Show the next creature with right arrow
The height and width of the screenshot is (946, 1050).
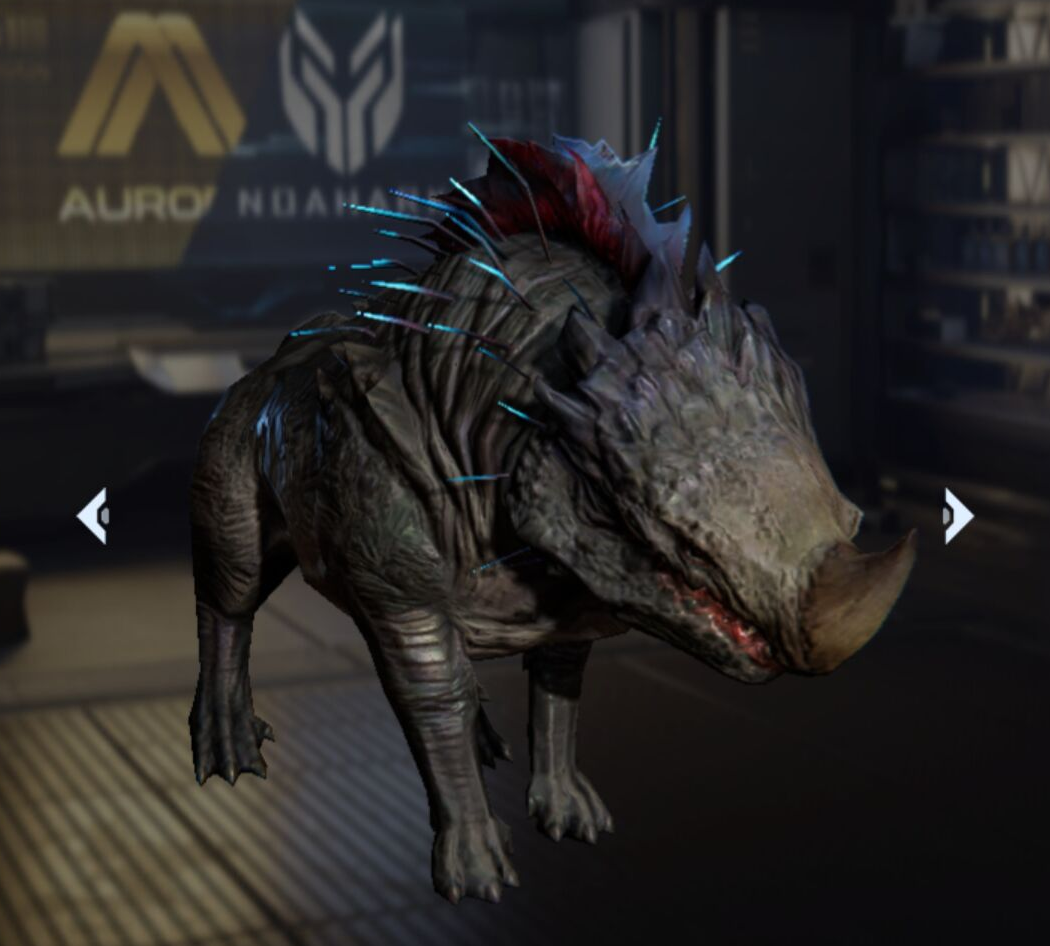click(957, 516)
